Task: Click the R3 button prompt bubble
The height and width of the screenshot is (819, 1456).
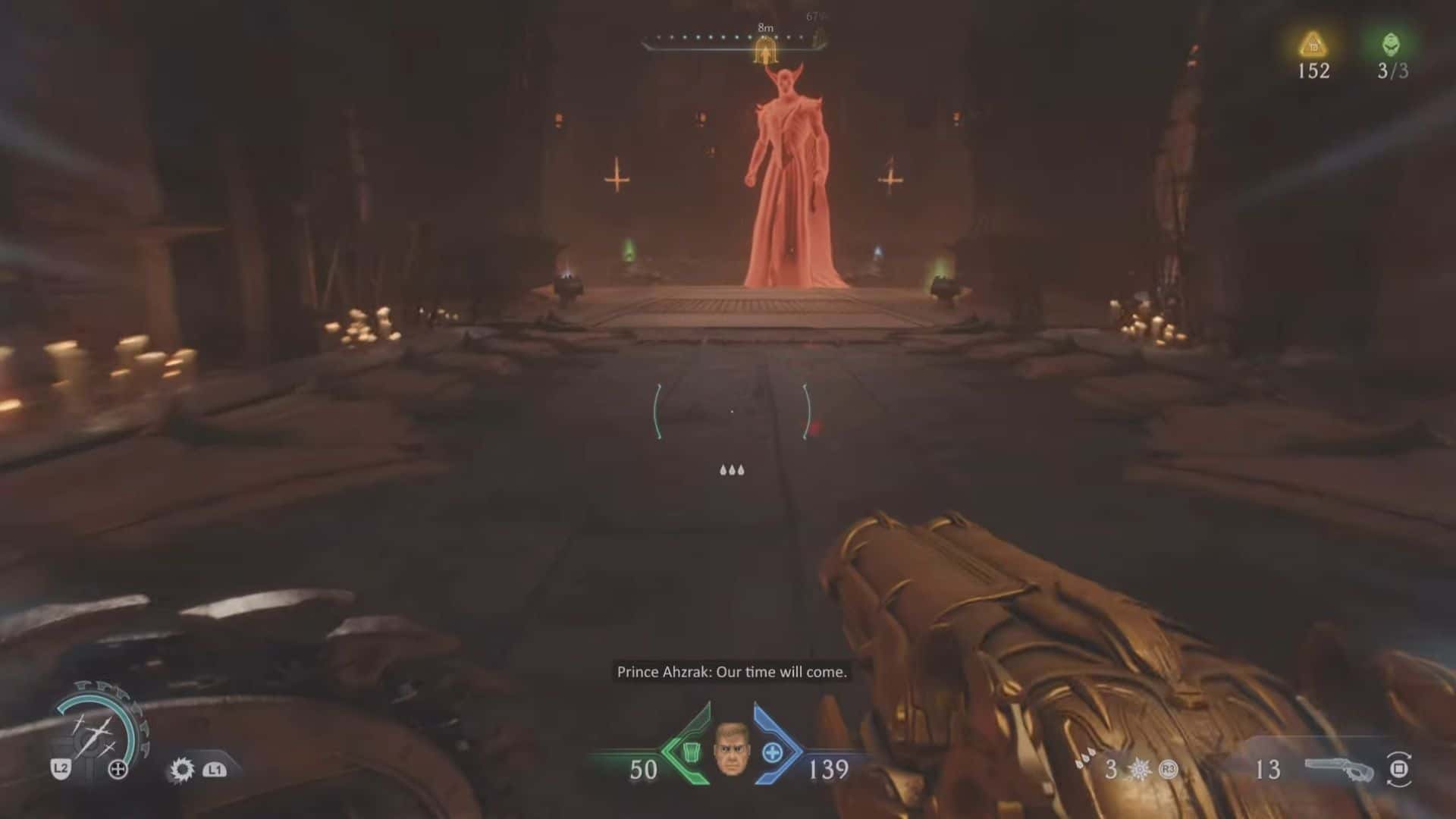Action: 1167,770
